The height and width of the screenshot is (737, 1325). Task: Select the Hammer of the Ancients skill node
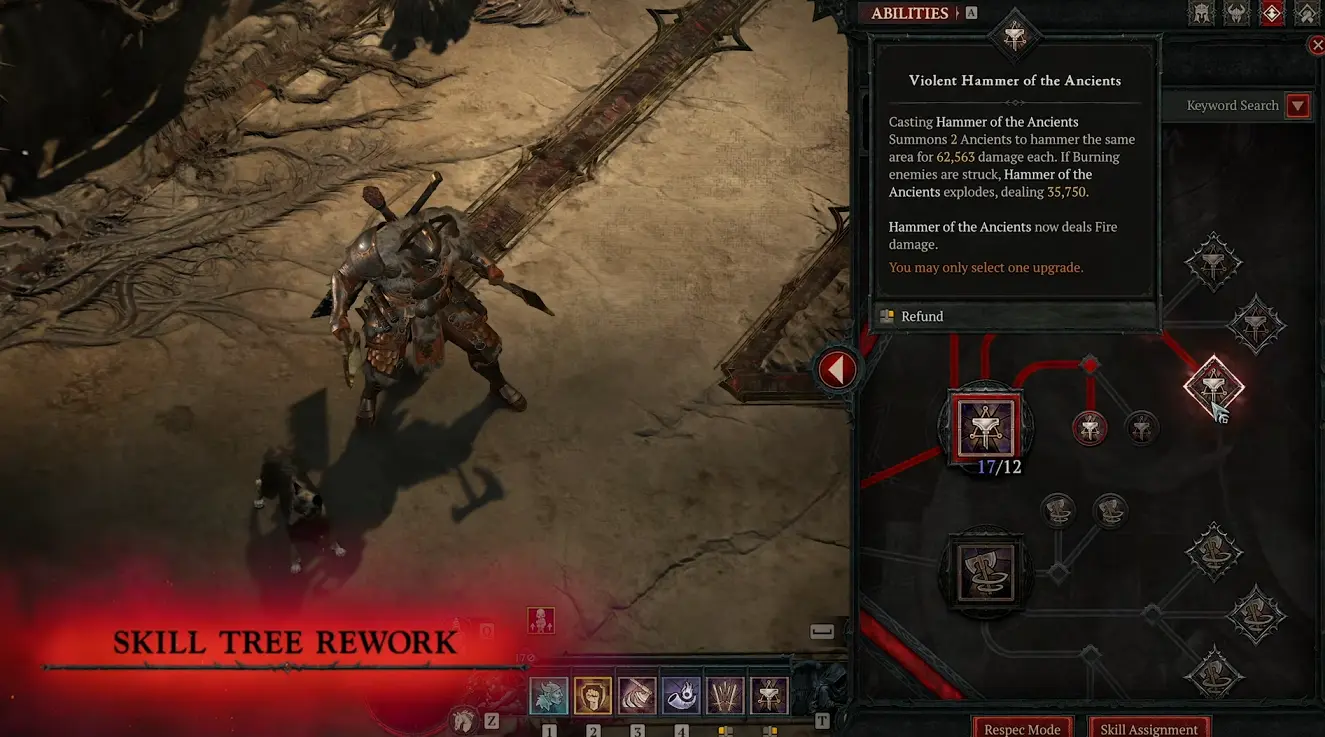tap(985, 425)
